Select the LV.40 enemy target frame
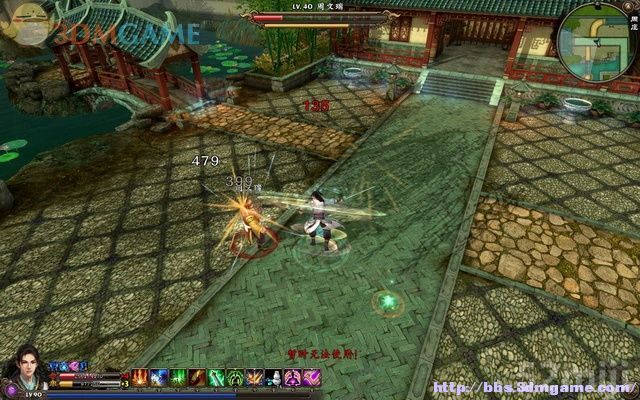The width and height of the screenshot is (640, 400). coord(318,17)
